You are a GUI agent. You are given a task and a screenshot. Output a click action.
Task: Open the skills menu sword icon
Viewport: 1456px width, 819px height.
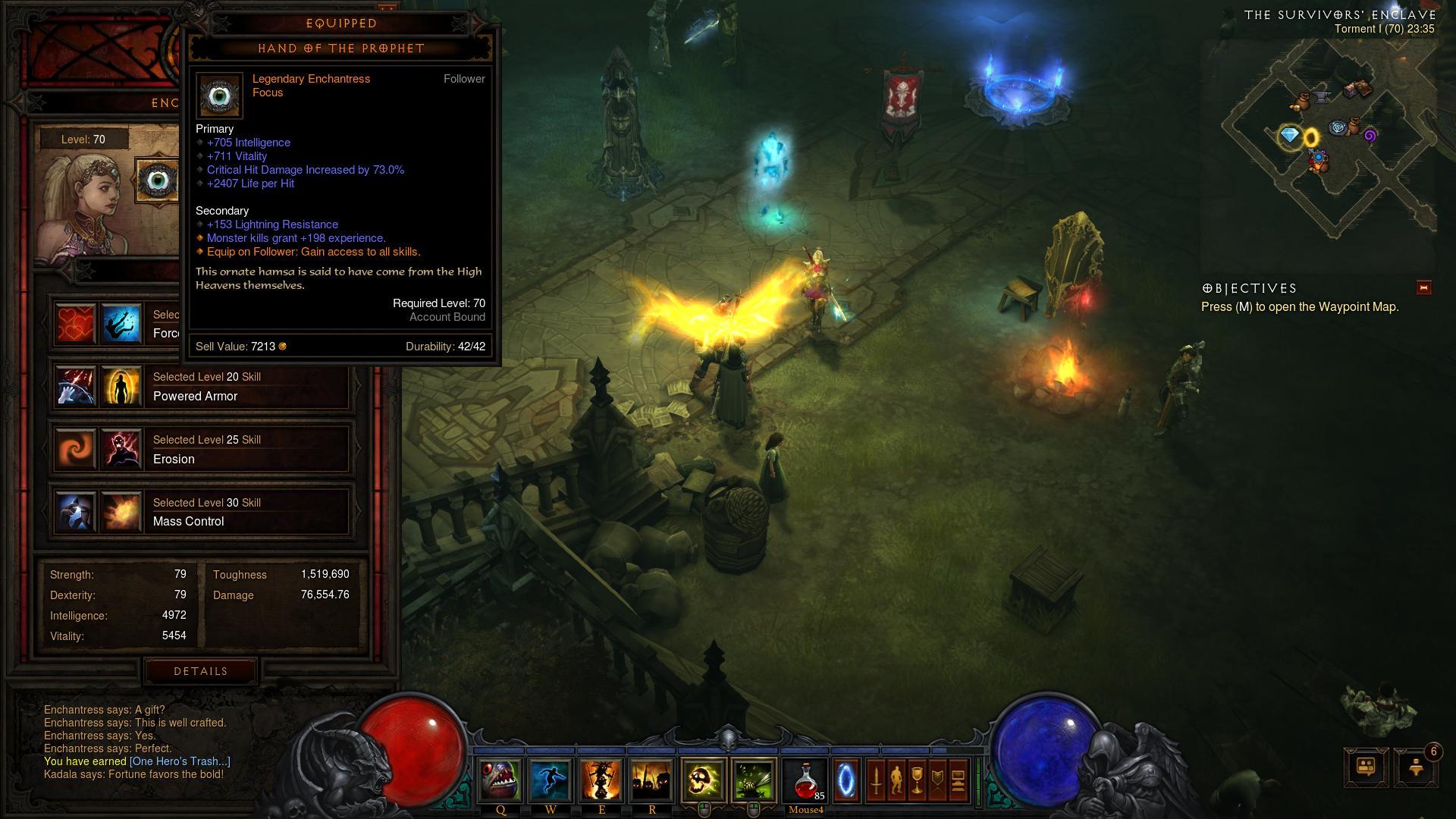click(876, 780)
